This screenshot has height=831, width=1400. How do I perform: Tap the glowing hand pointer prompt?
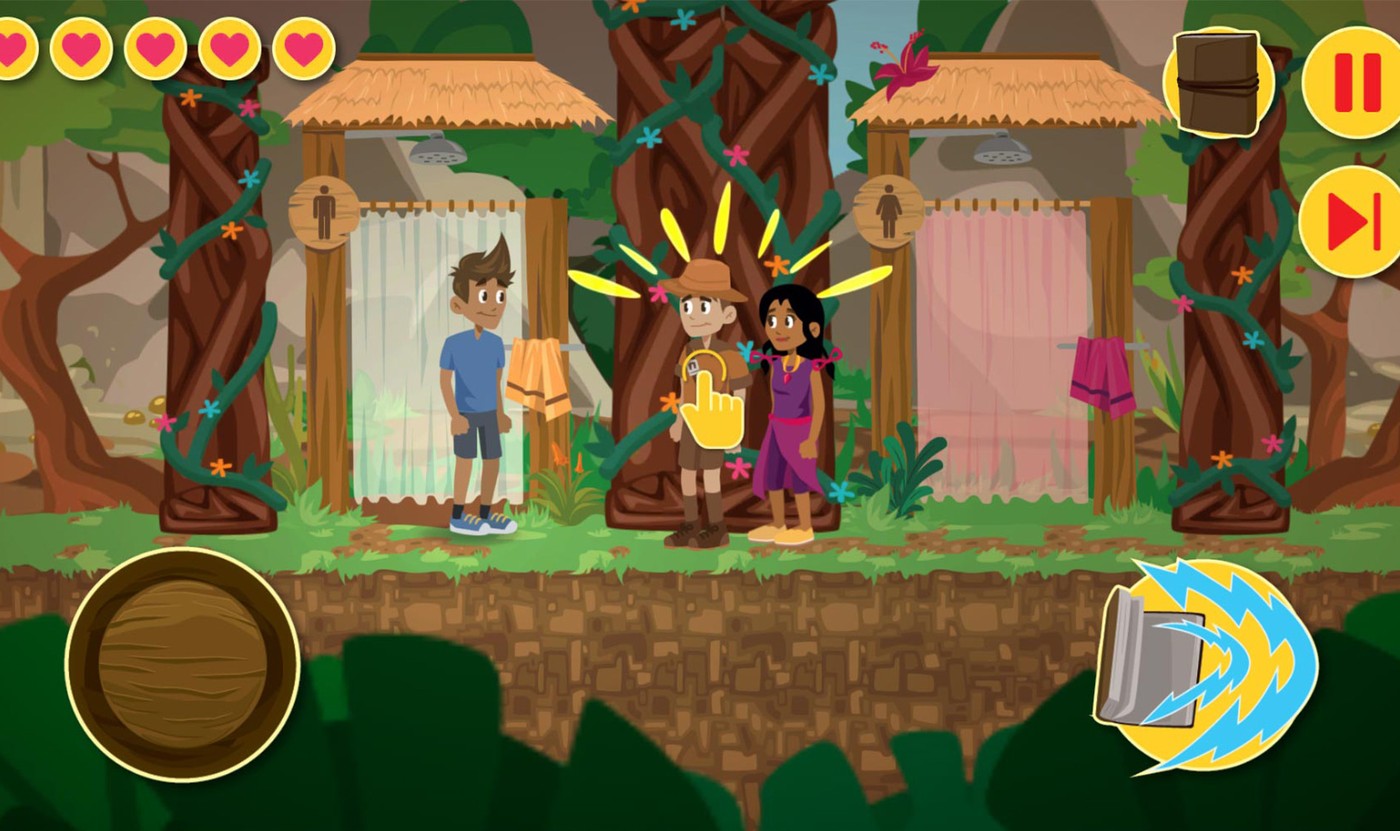coord(712,400)
